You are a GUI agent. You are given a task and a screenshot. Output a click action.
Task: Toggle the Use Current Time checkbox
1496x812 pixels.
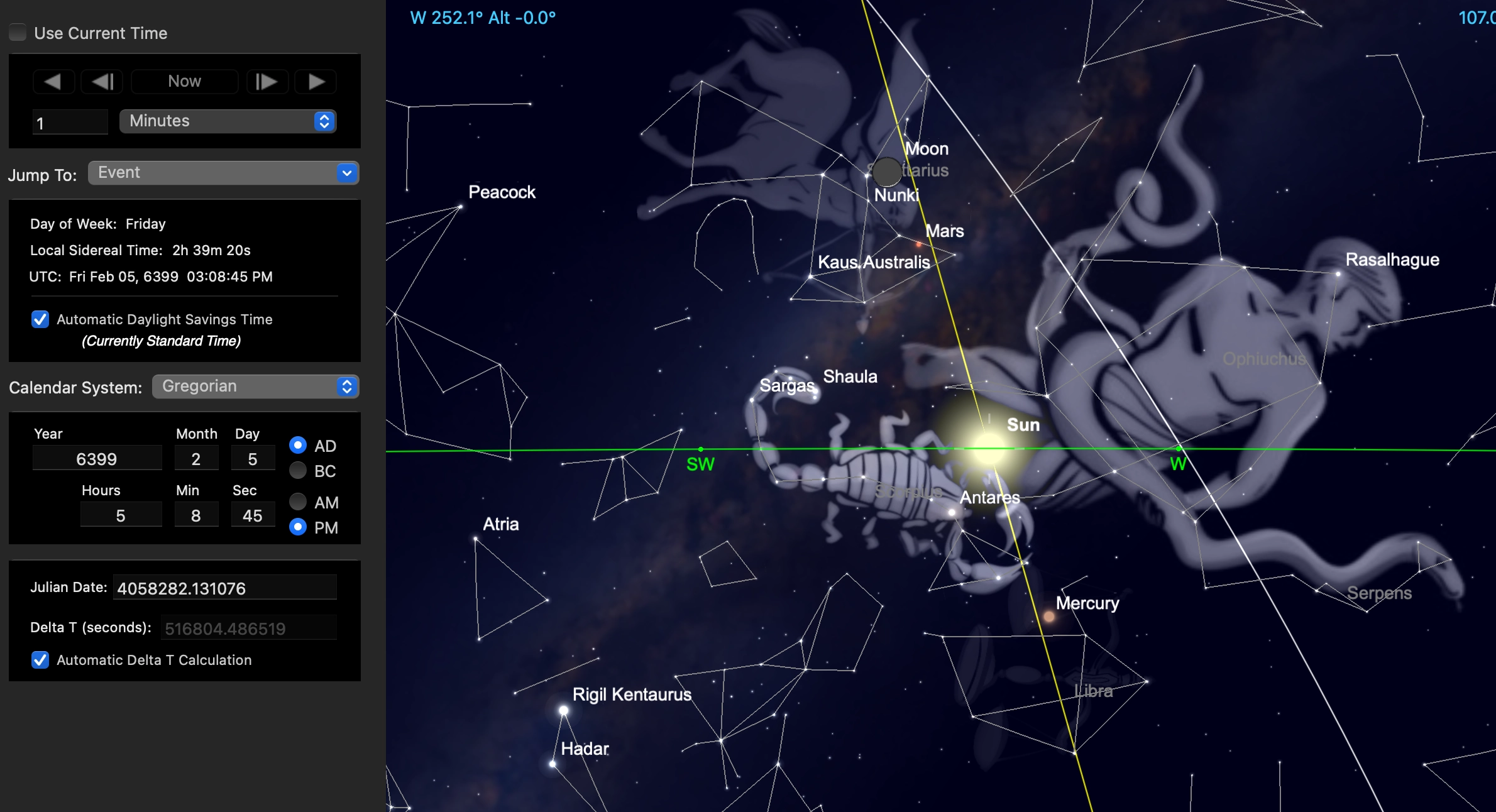click(x=18, y=33)
